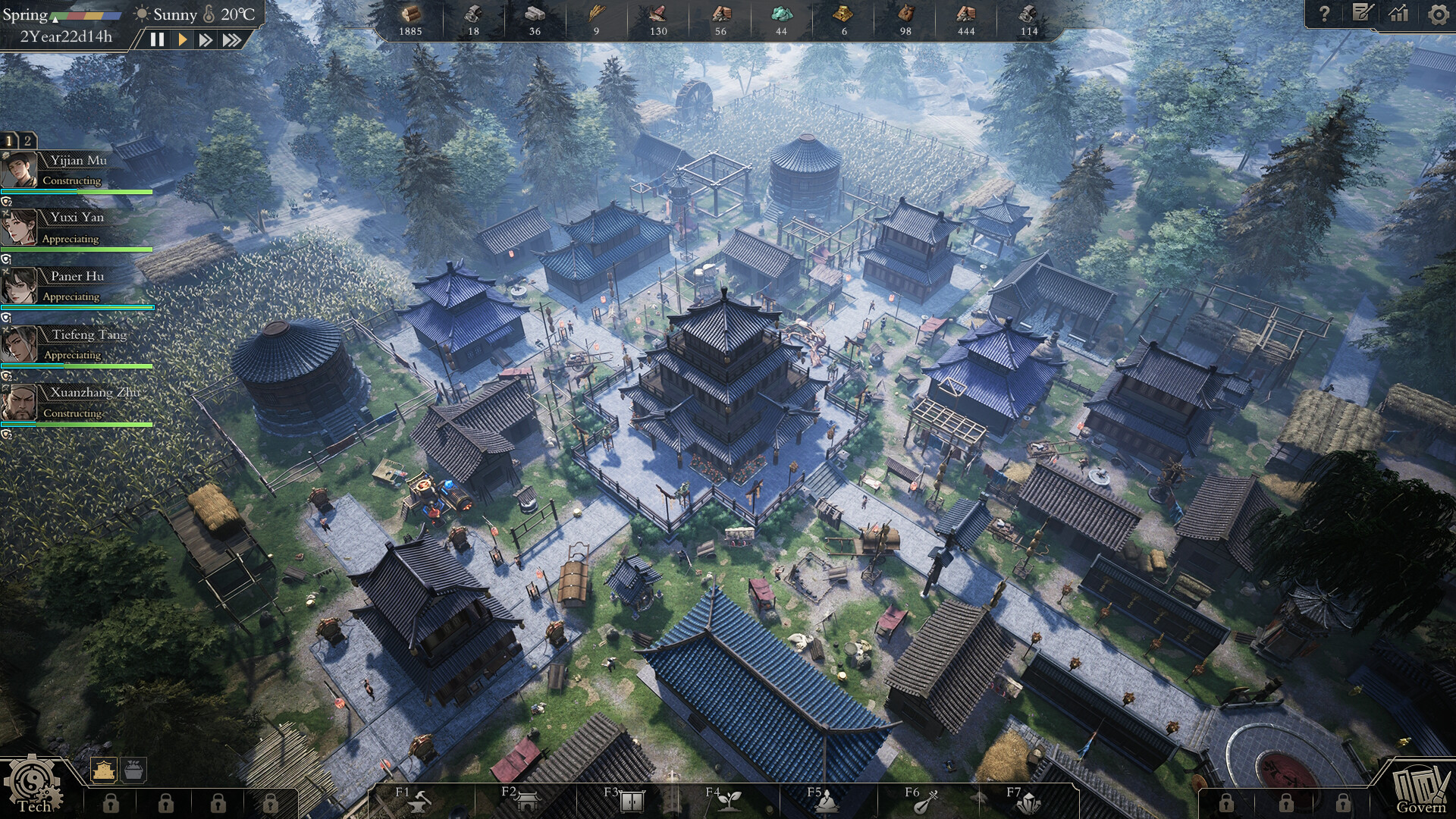Click the help question mark icon
This screenshot has height=819, width=1456.
click(x=1324, y=12)
